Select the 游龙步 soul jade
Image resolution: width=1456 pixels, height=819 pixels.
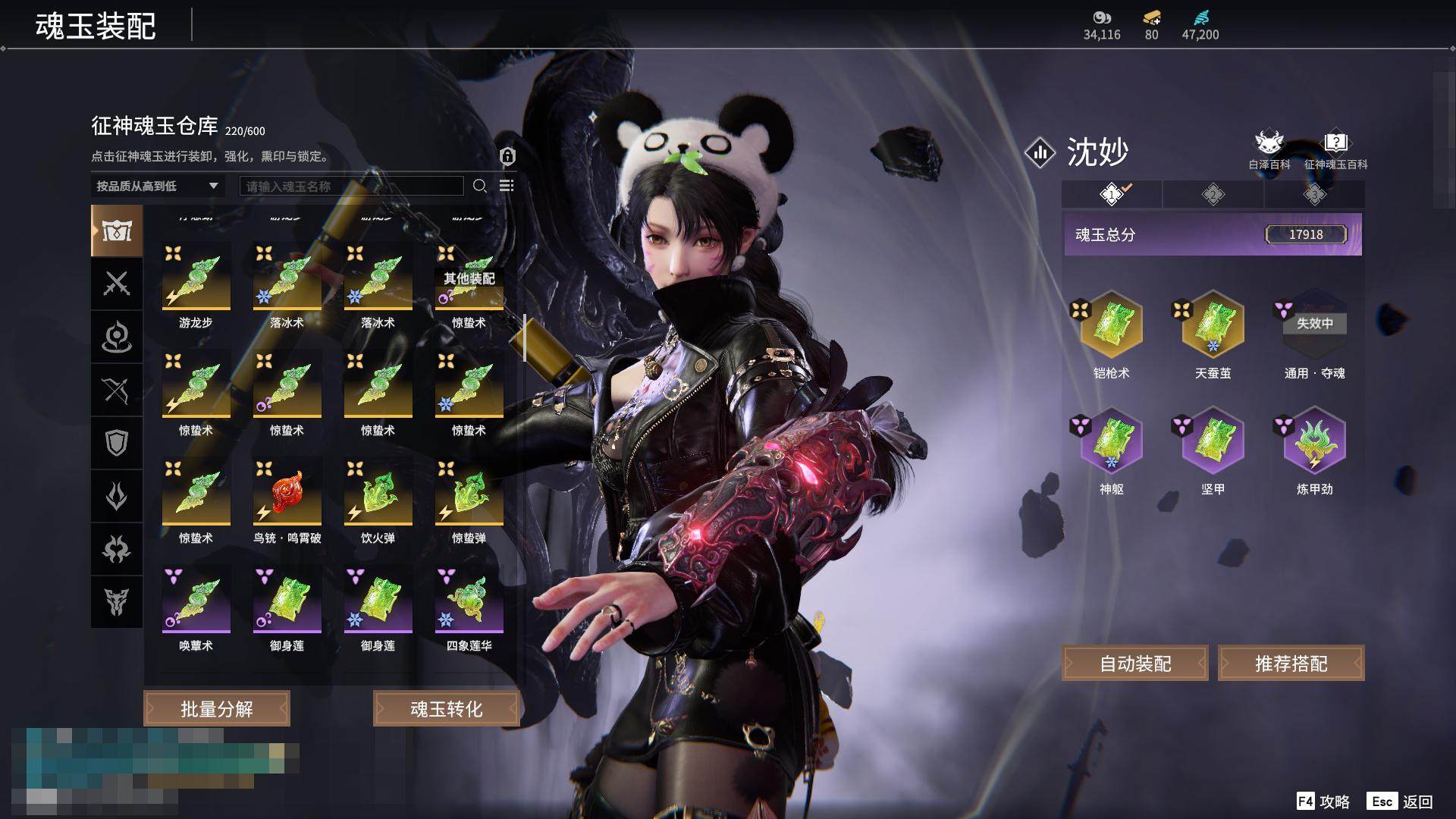coord(196,278)
